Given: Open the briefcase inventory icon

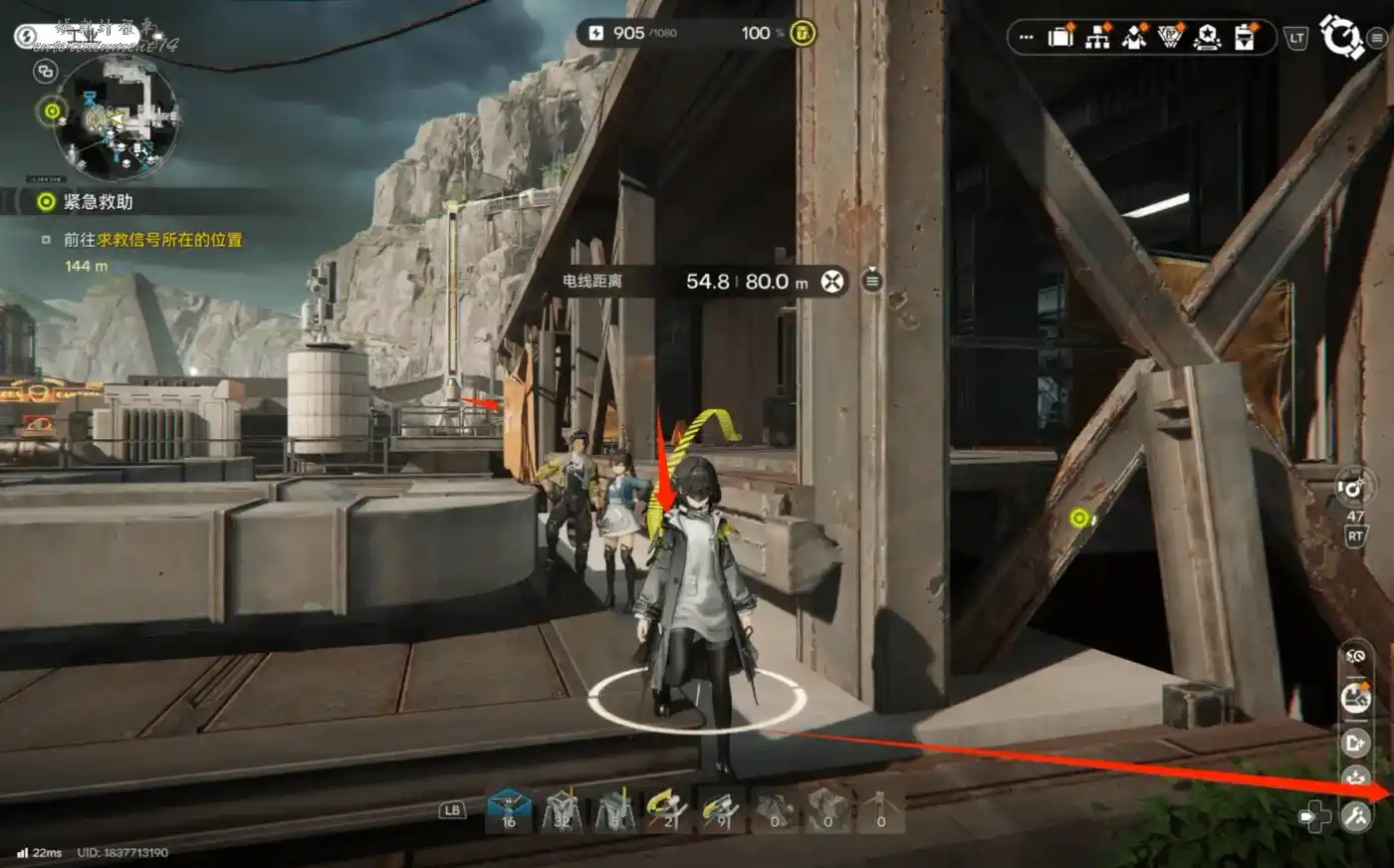Looking at the screenshot, I should 1060,38.
